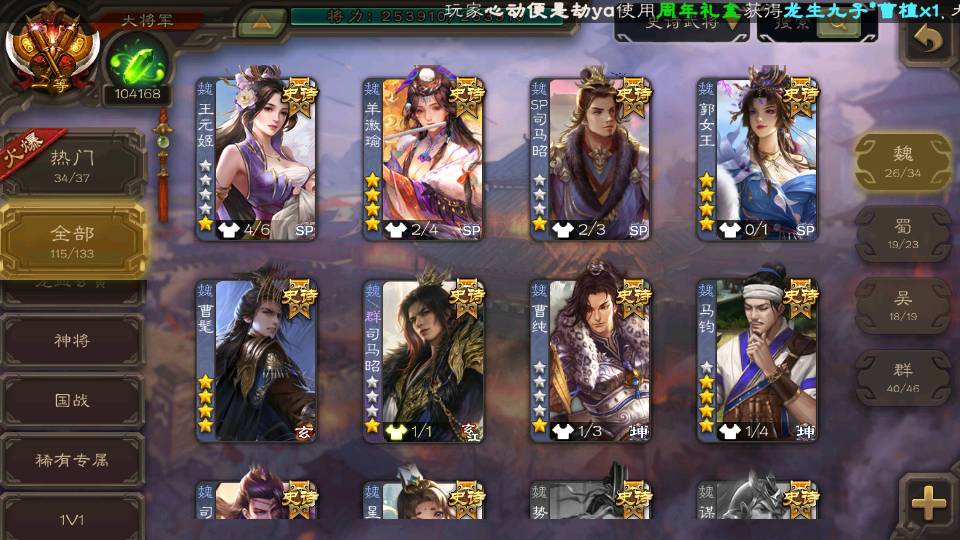The image size is (960, 540).
Task: Click the golden plus button
Action: pyautogui.click(x=929, y=501)
